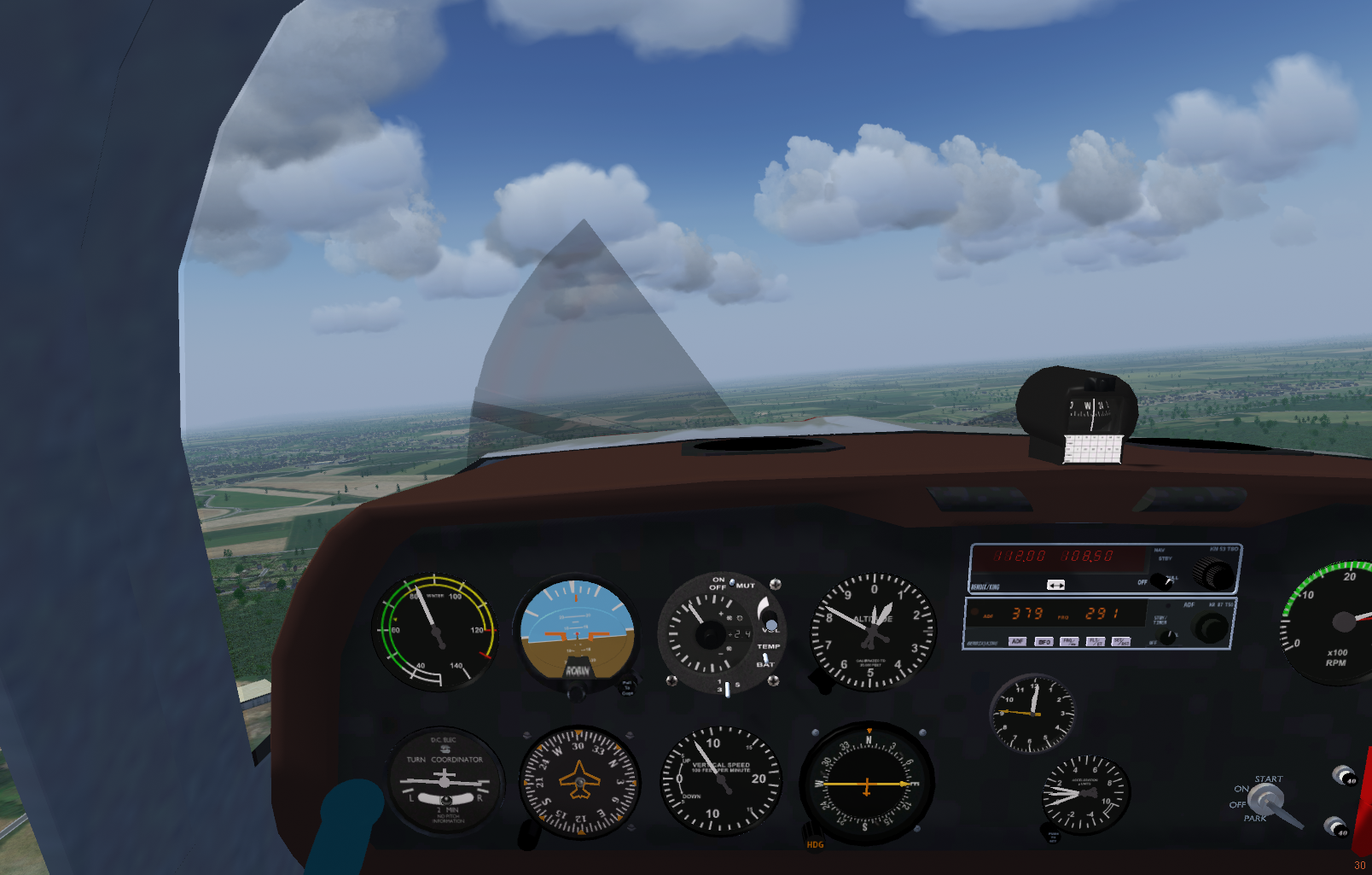Click the attitude indicator adjustment knob

click(x=578, y=691)
